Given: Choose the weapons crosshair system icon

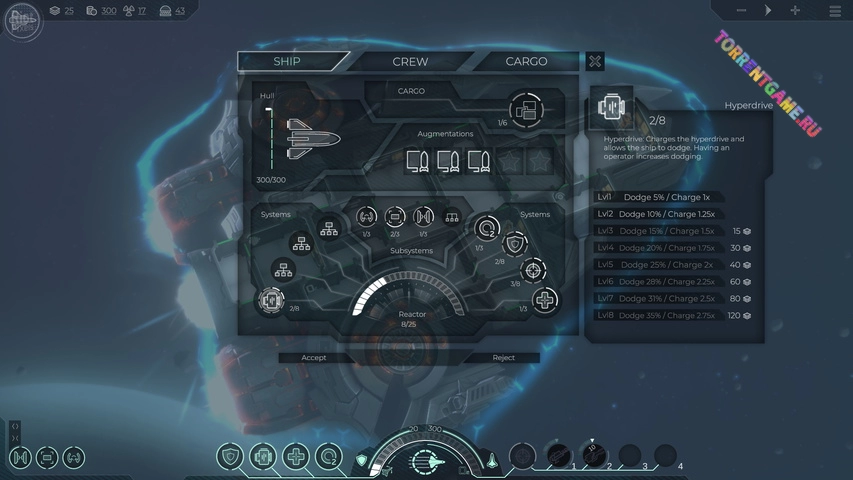Looking at the screenshot, I should point(534,271).
